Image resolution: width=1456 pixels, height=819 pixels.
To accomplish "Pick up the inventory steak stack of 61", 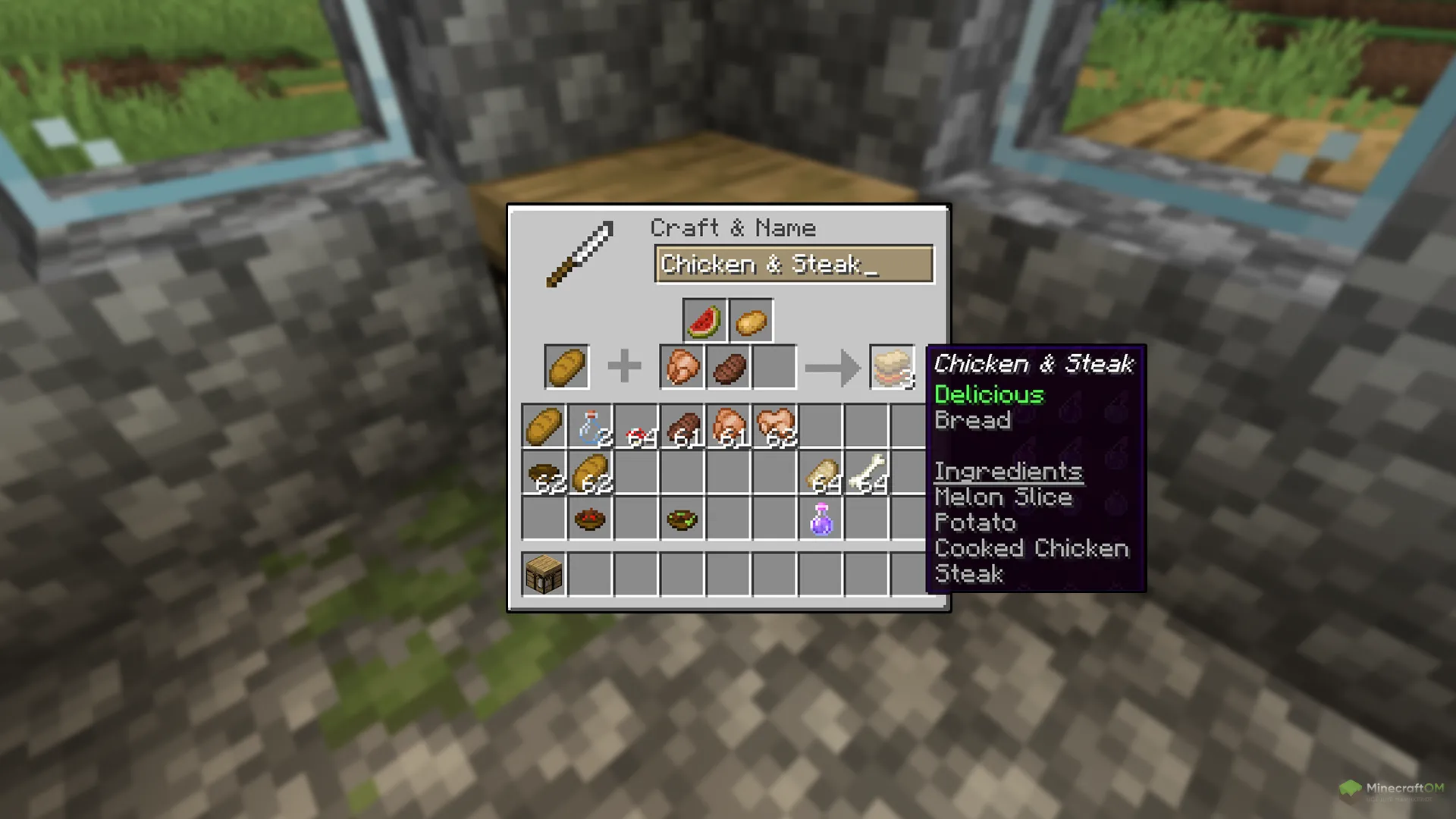I will point(682,426).
